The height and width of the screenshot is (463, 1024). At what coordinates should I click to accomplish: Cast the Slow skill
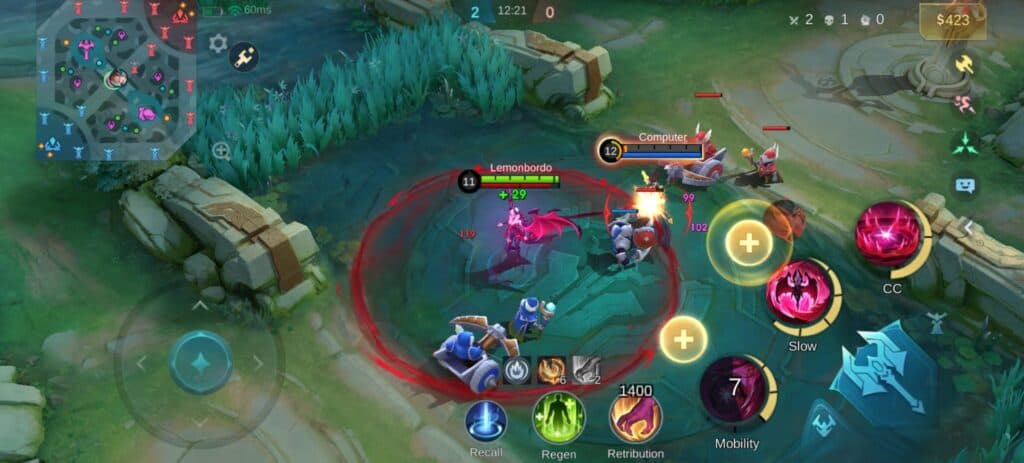pyautogui.click(x=800, y=294)
